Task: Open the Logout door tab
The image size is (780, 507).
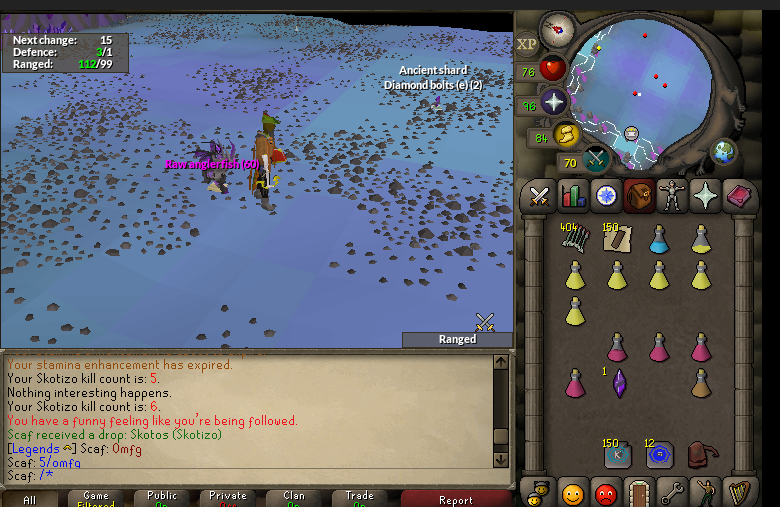Action: [640, 493]
